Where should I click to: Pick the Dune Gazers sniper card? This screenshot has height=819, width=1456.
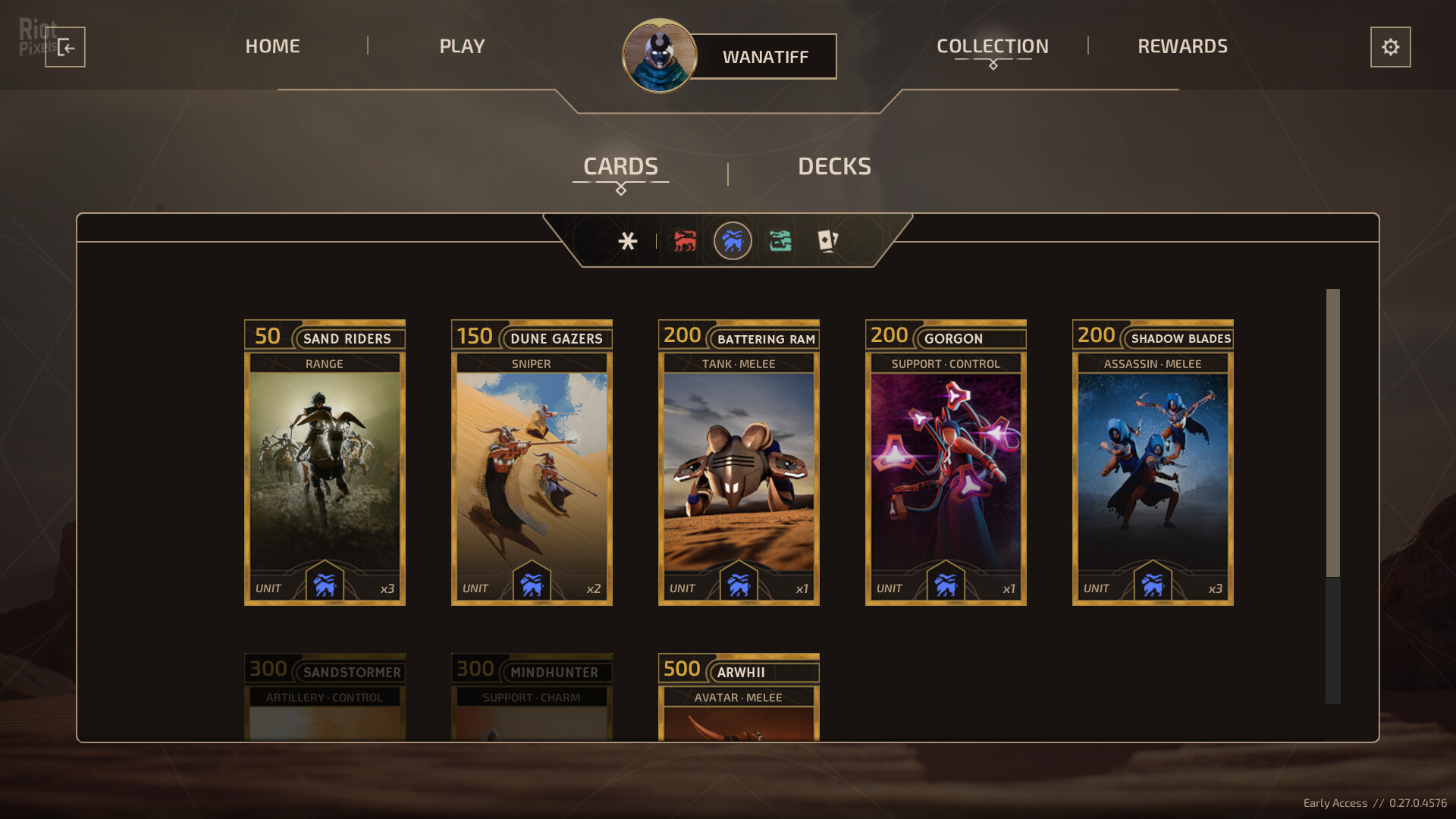(532, 463)
